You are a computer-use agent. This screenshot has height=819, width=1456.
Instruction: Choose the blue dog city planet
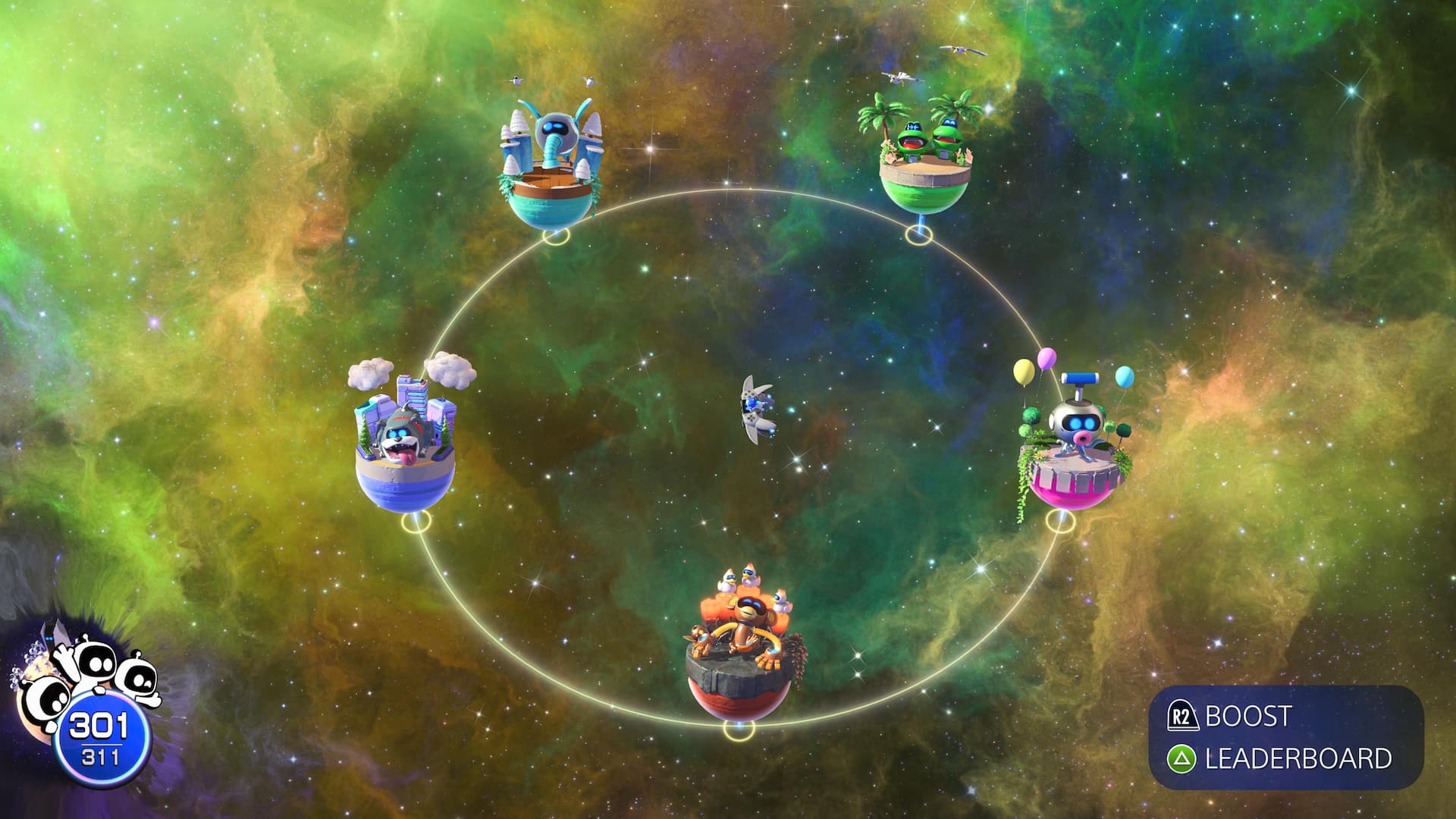click(406, 447)
